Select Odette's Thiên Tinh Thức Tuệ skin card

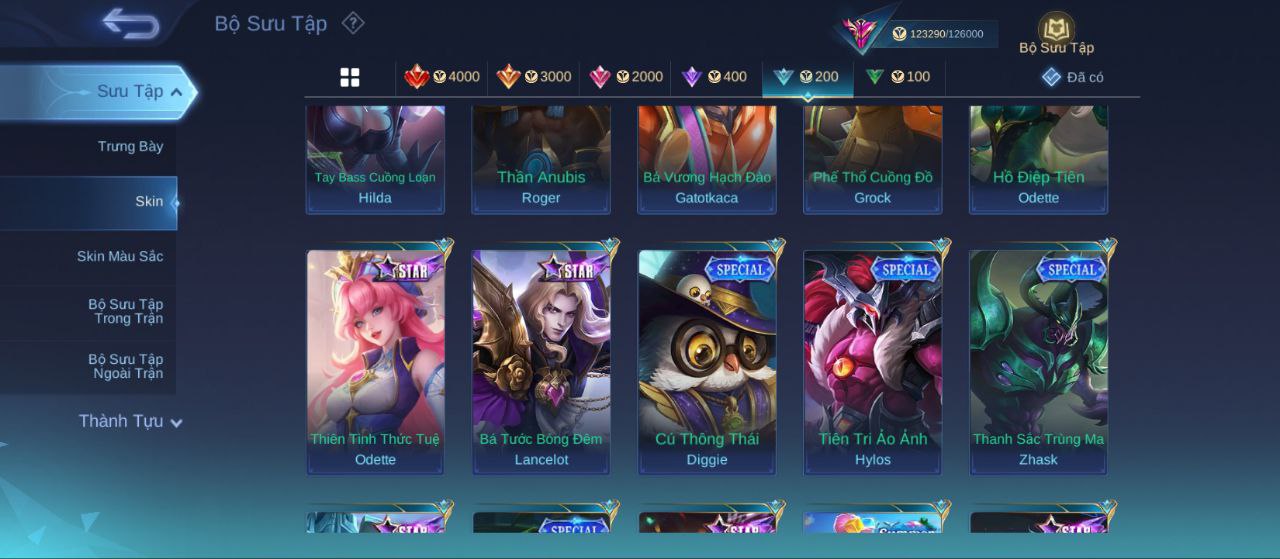coord(375,360)
